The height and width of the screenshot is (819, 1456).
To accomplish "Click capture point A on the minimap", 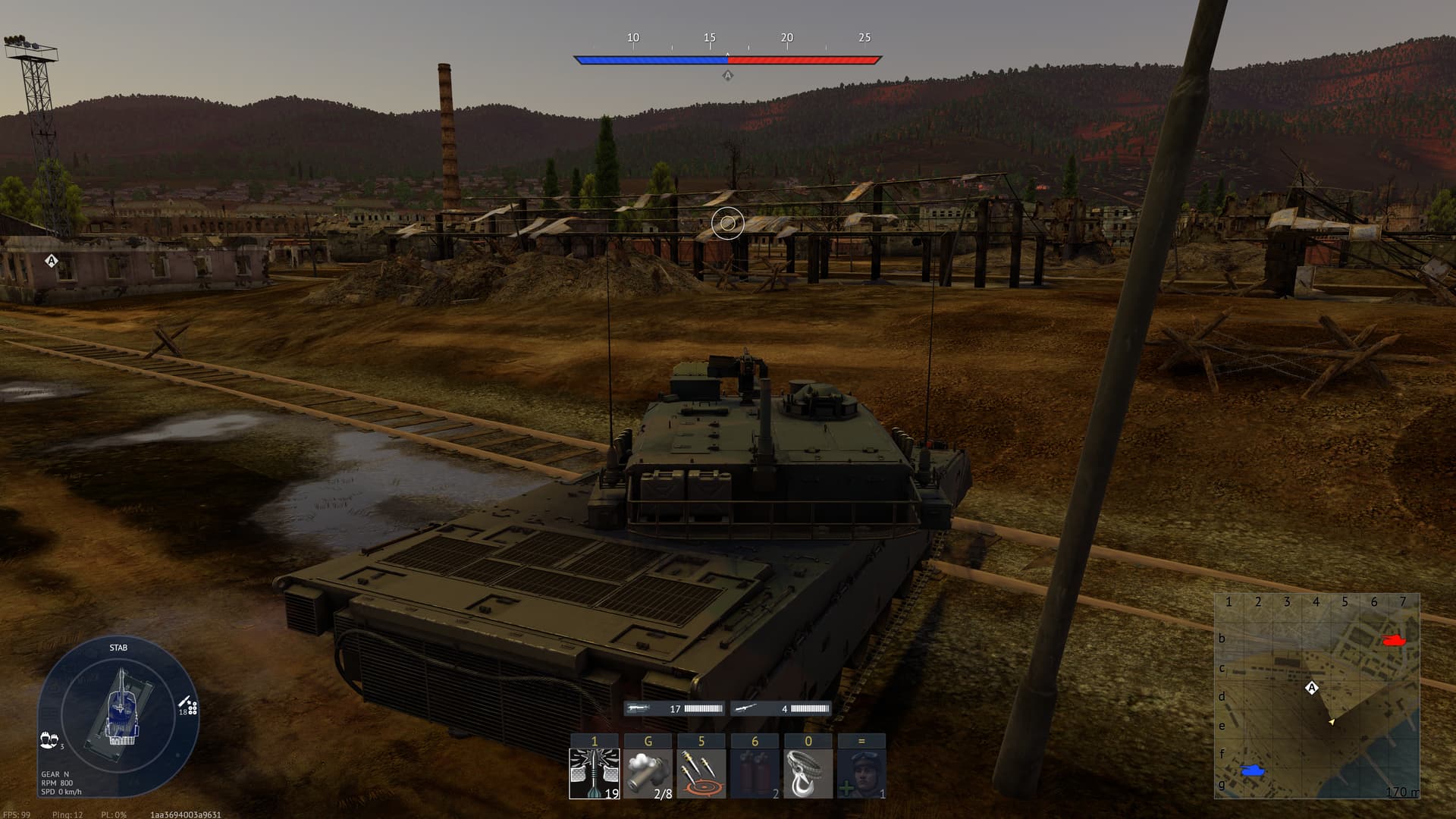I will pos(1312,688).
